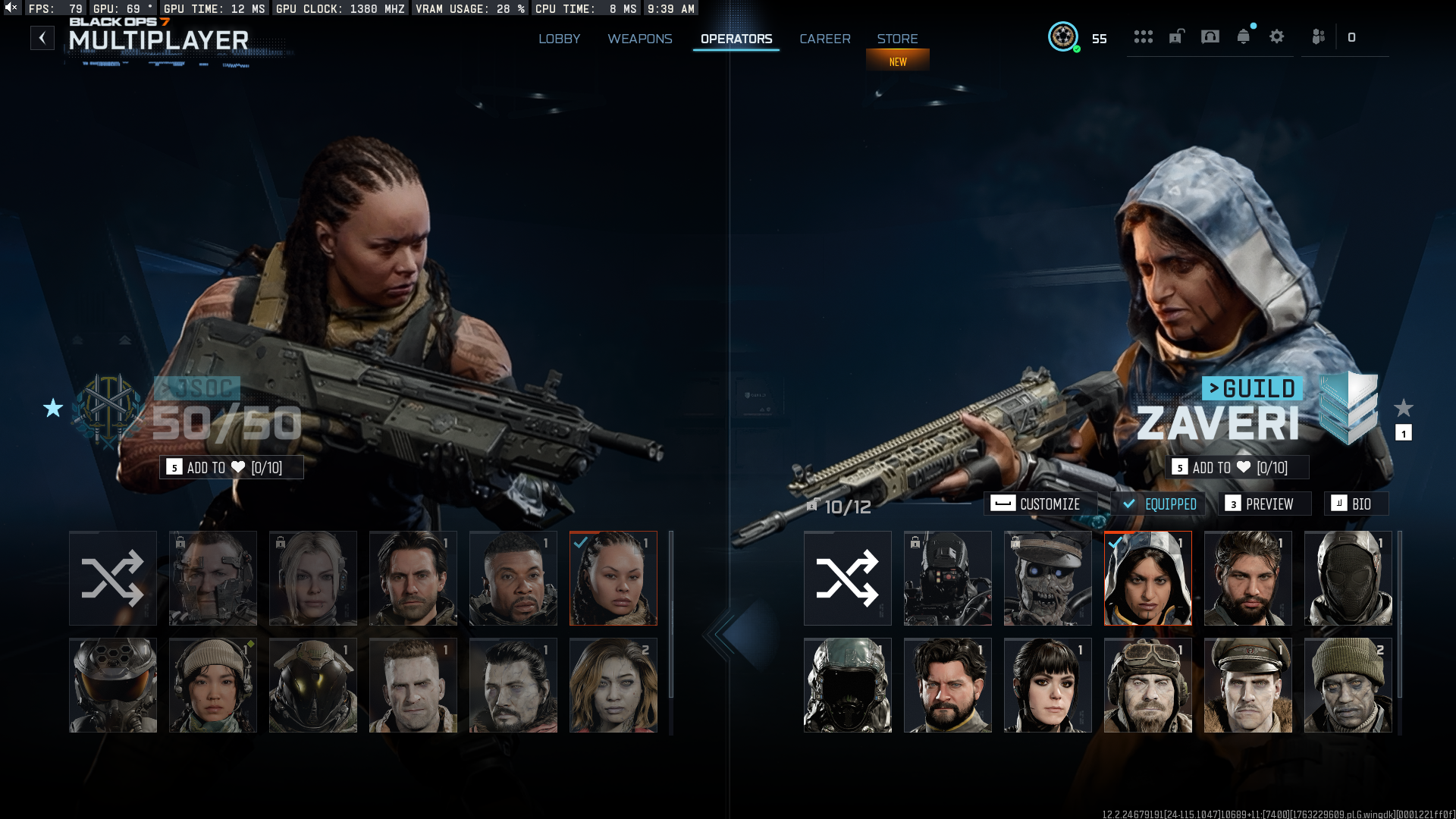Open the Weapons tab
Image resolution: width=1456 pixels, height=819 pixels.
tap(639, 39)
